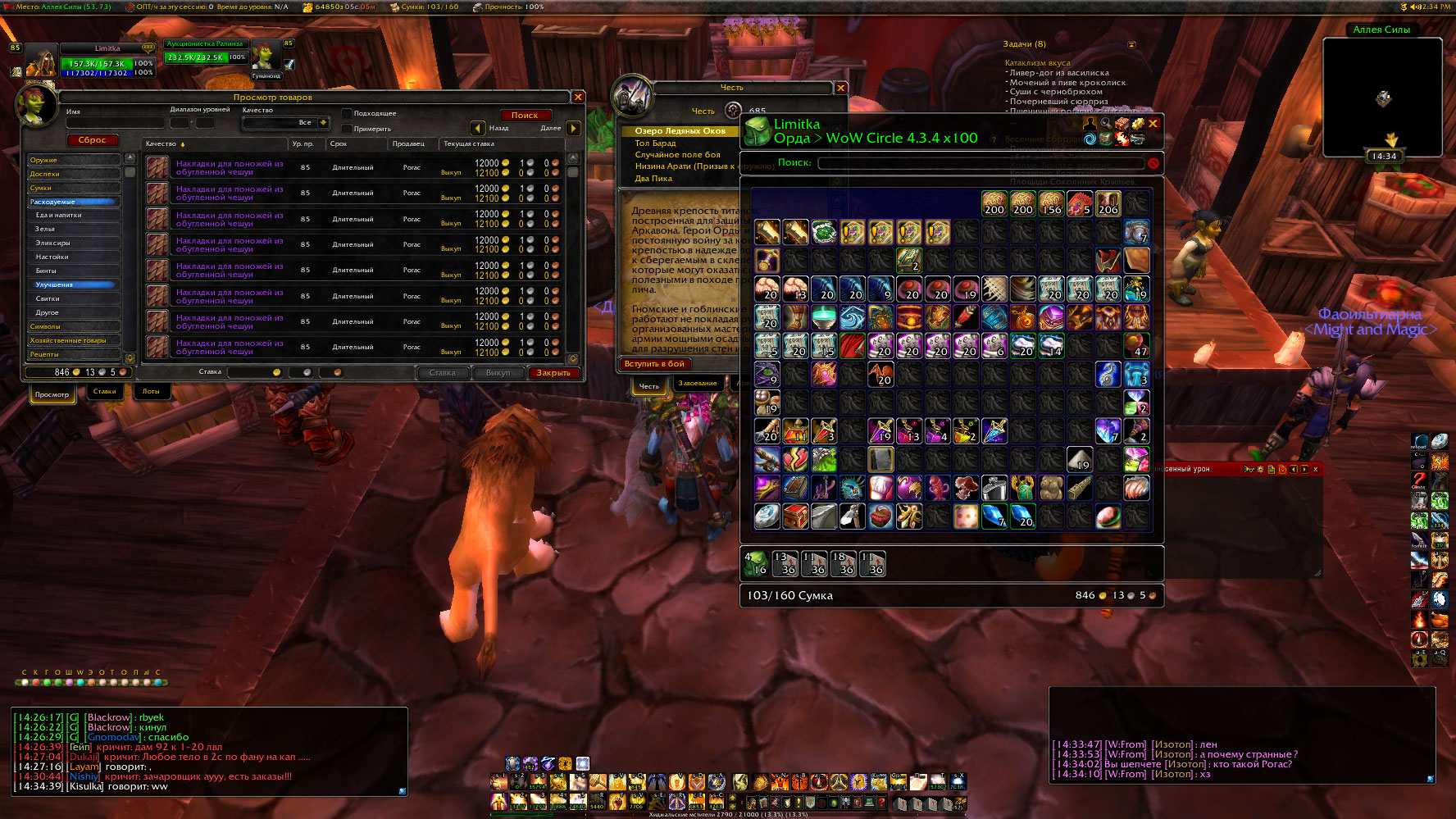Enable the Примерить checkbox
1456x819 pixels.
(x=347, y=129)
